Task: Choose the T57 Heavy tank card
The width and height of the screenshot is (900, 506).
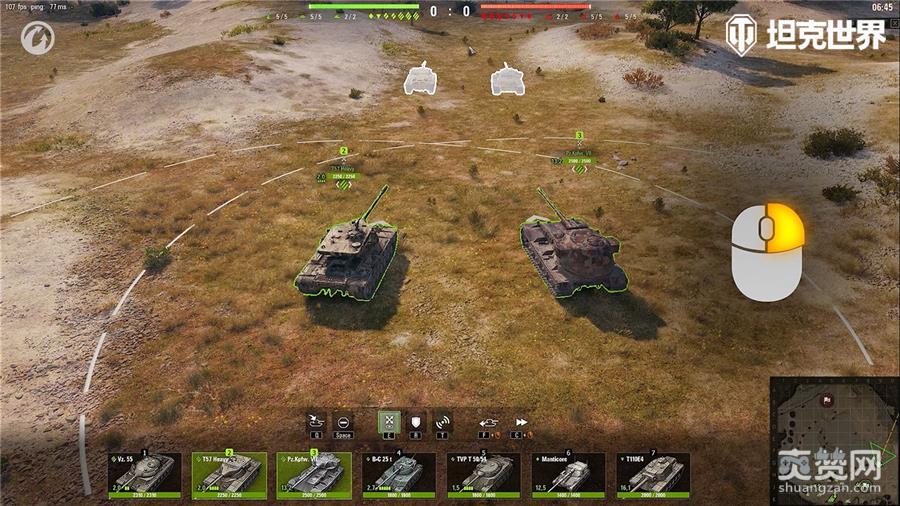Action: point(229,474)
